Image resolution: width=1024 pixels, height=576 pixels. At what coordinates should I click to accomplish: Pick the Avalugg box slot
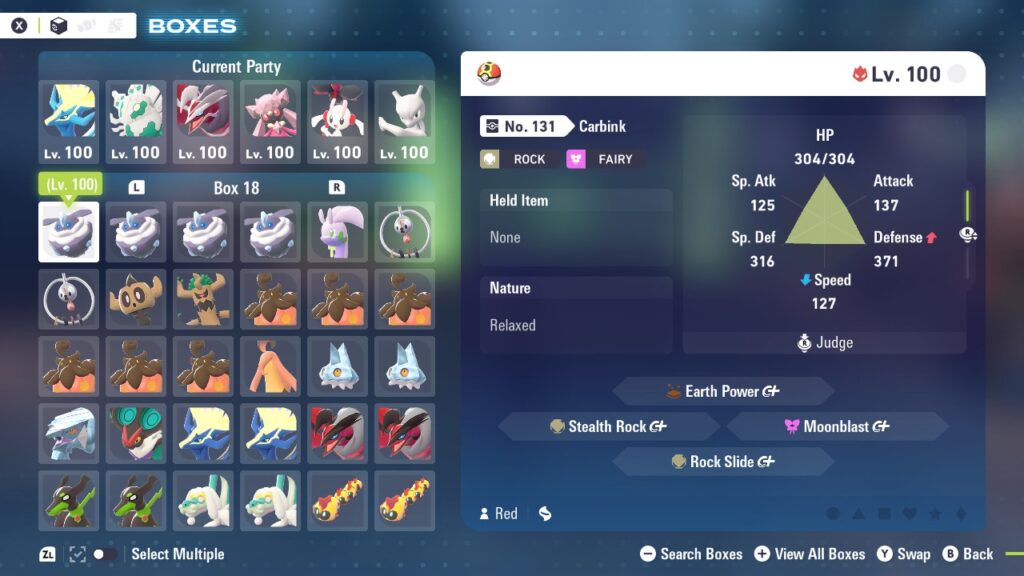pos(69,433)
